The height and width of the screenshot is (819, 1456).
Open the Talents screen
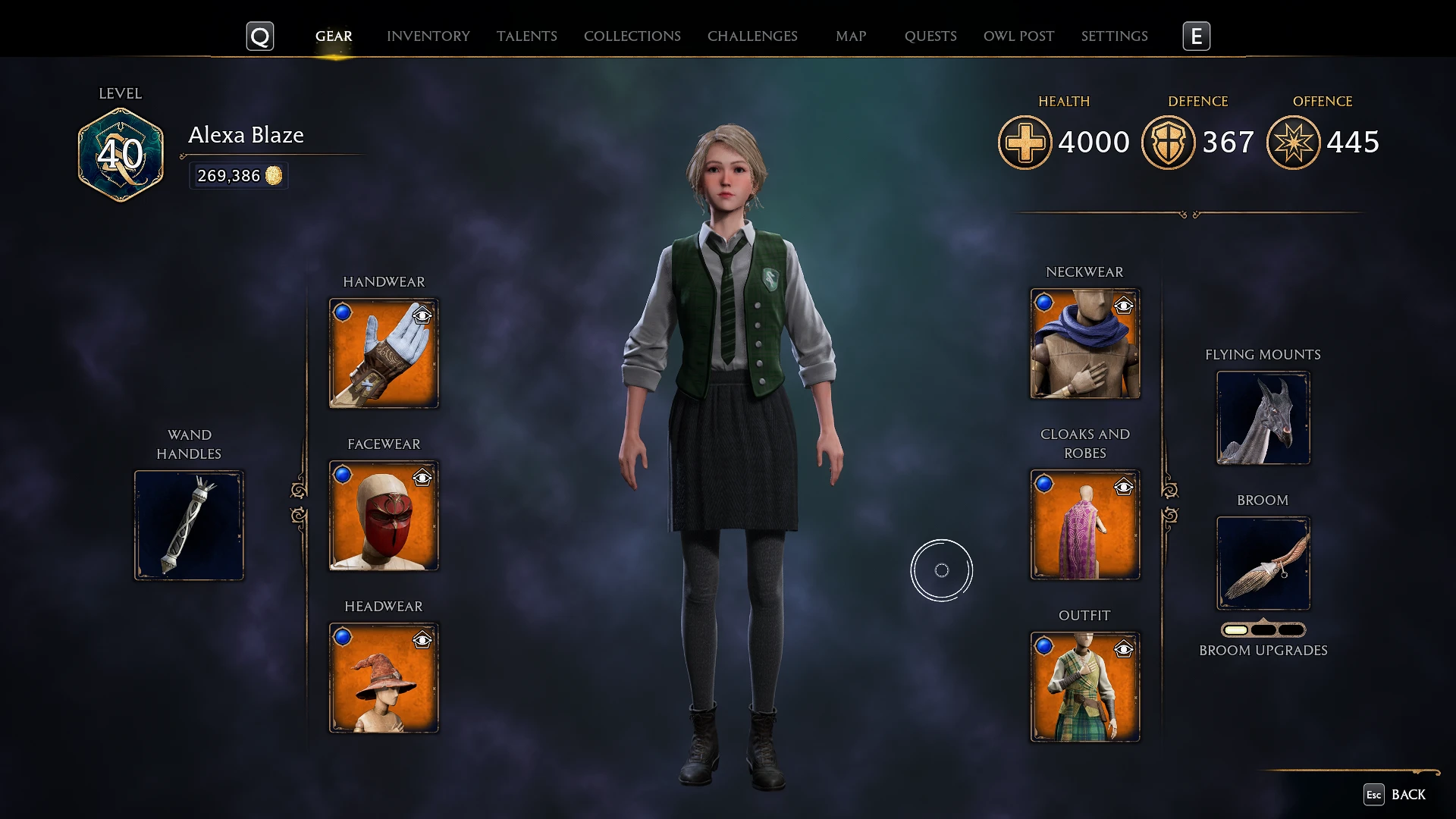527,36
